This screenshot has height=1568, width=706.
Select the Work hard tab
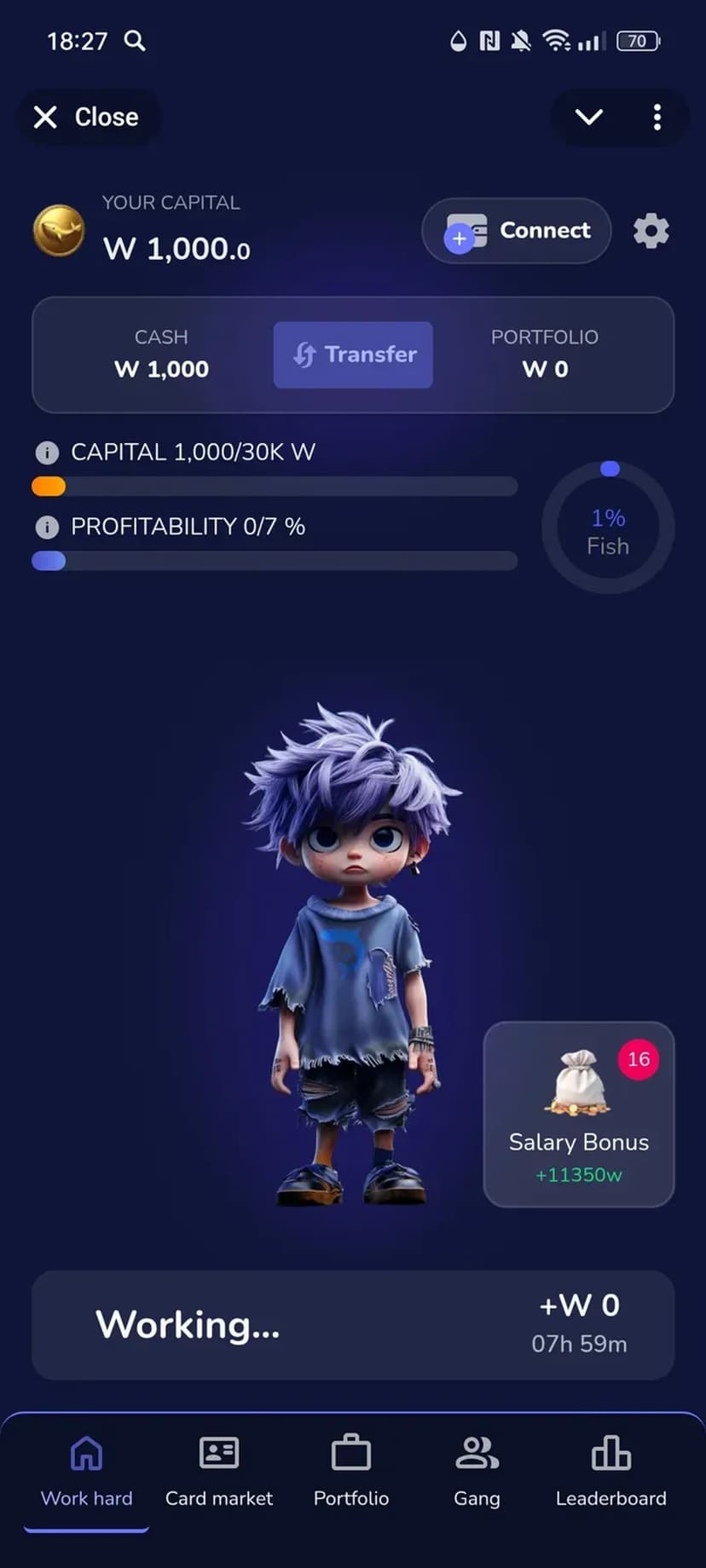coord(86,1471)
